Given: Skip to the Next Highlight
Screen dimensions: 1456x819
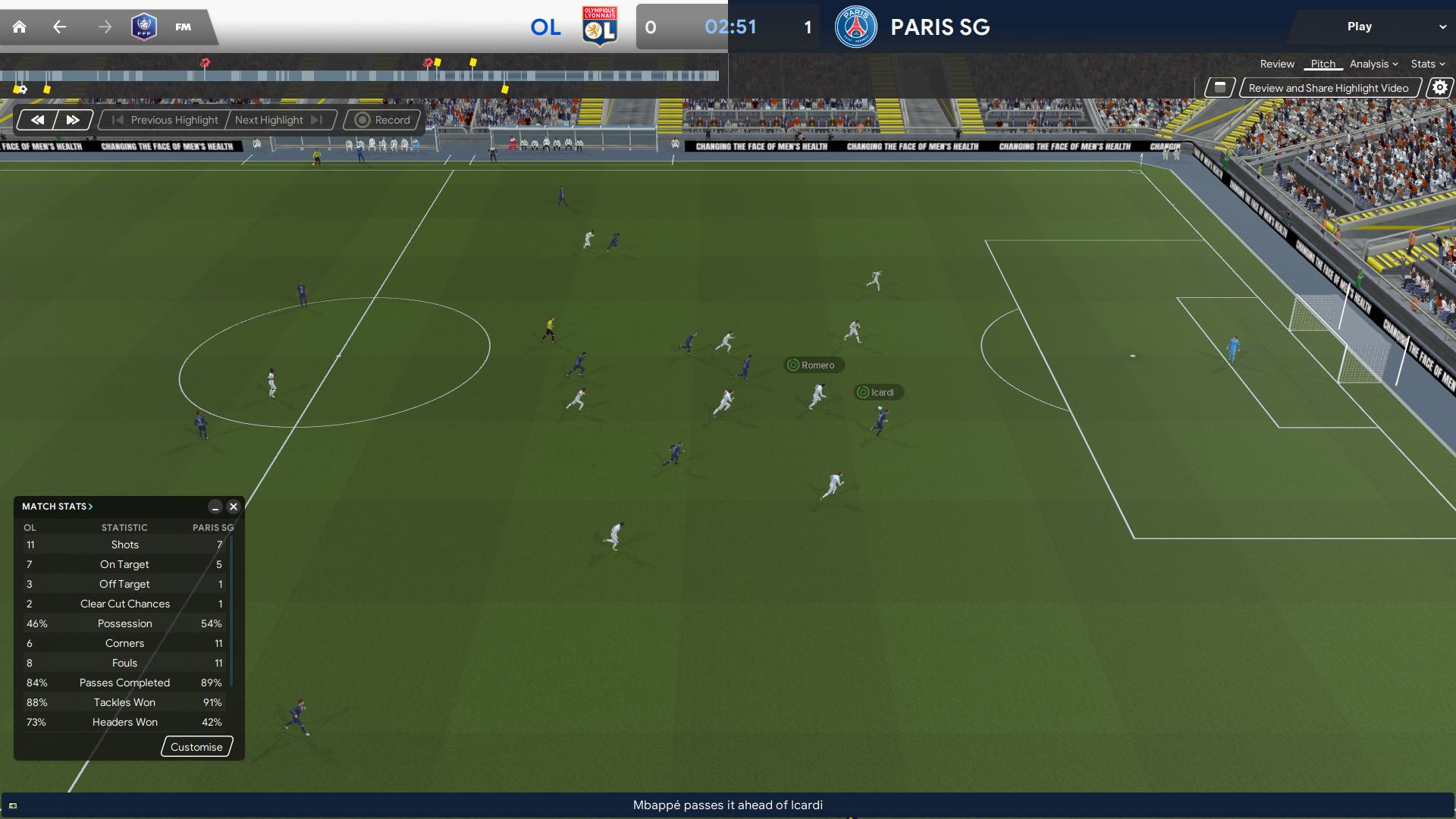Looking at the screenshot, I should (x=278, y=120).
